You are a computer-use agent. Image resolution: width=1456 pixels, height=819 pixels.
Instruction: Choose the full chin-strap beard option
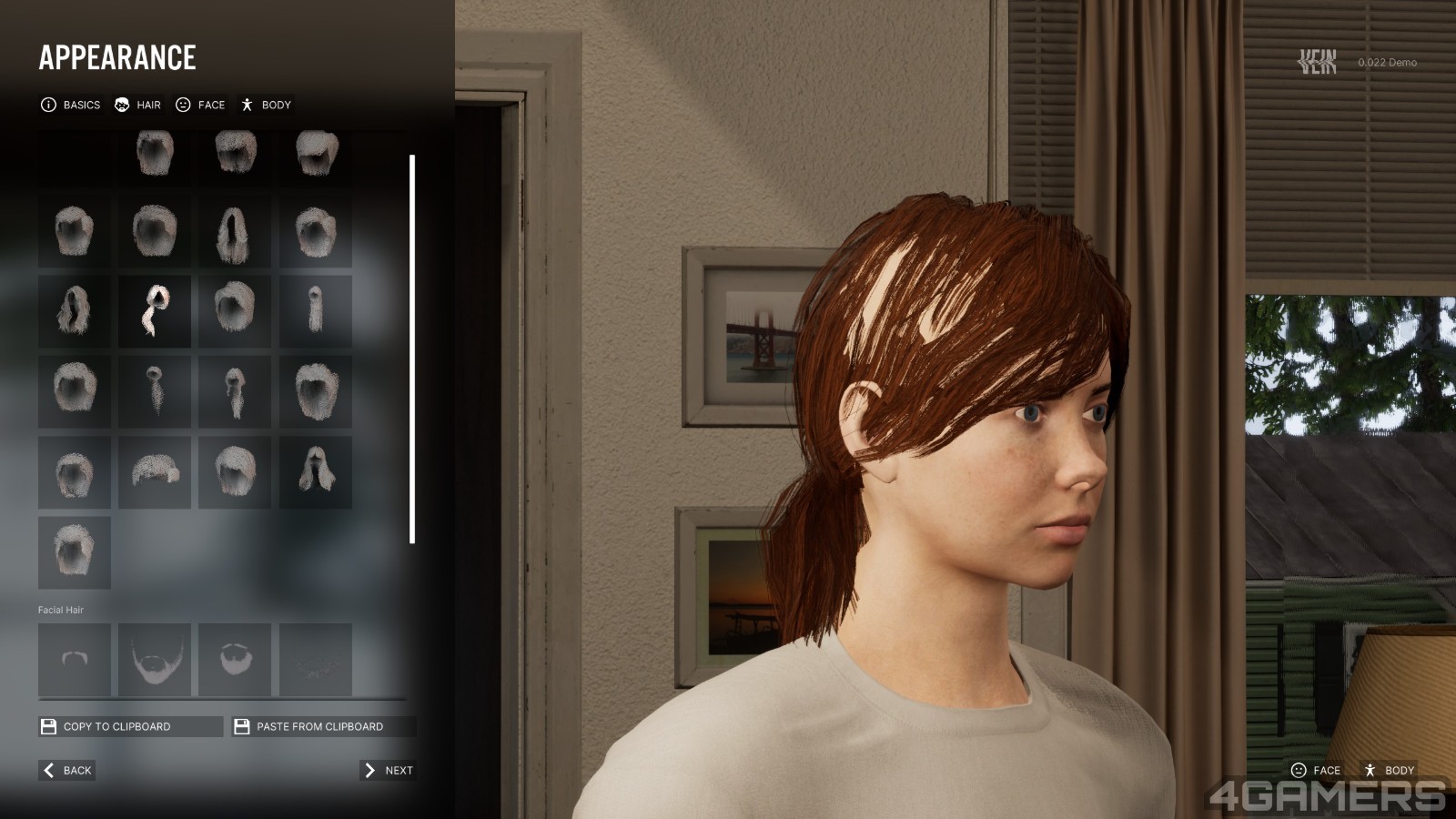pyautogui.click(x=155, y=659)
